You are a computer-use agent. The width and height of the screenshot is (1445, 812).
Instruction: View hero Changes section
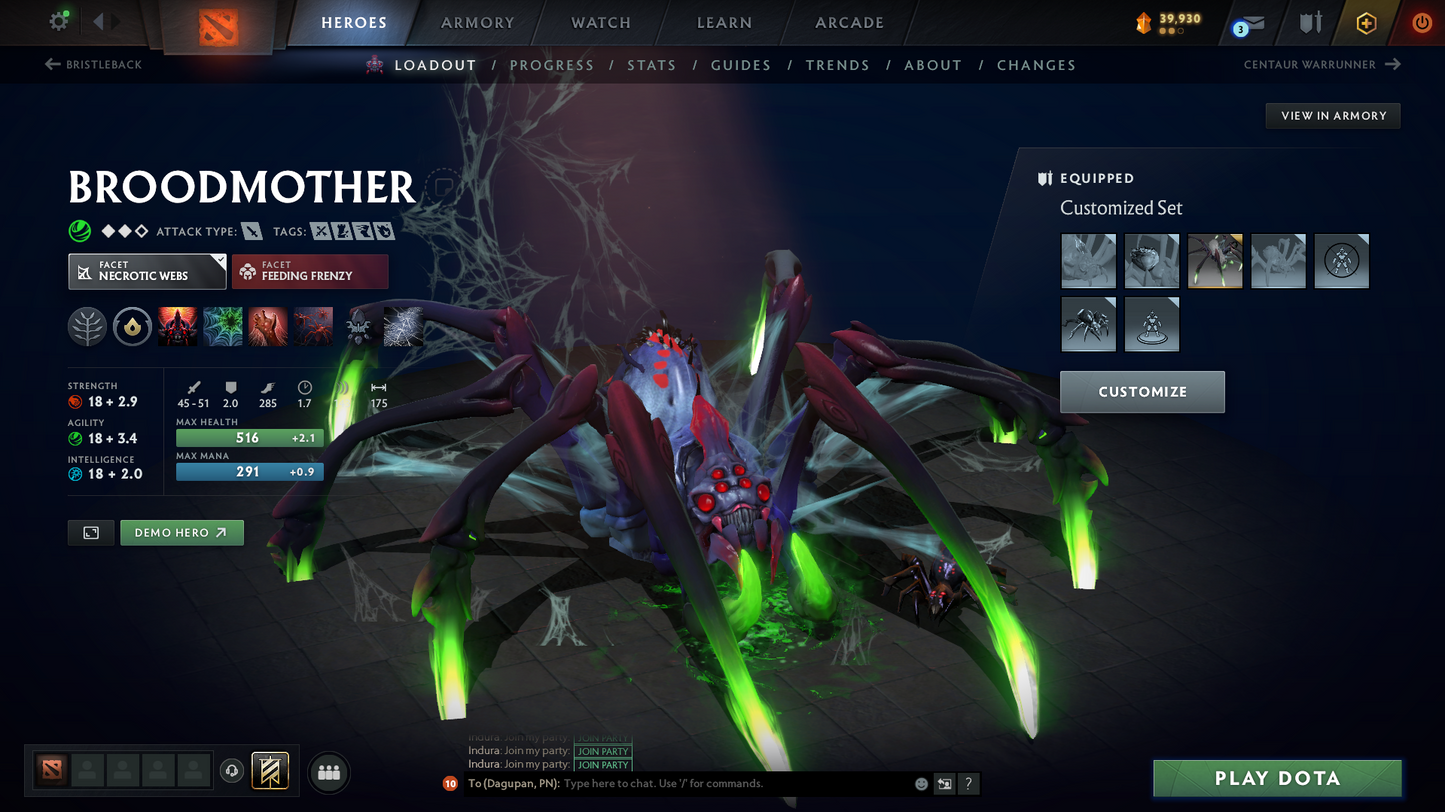point(1036,65)
